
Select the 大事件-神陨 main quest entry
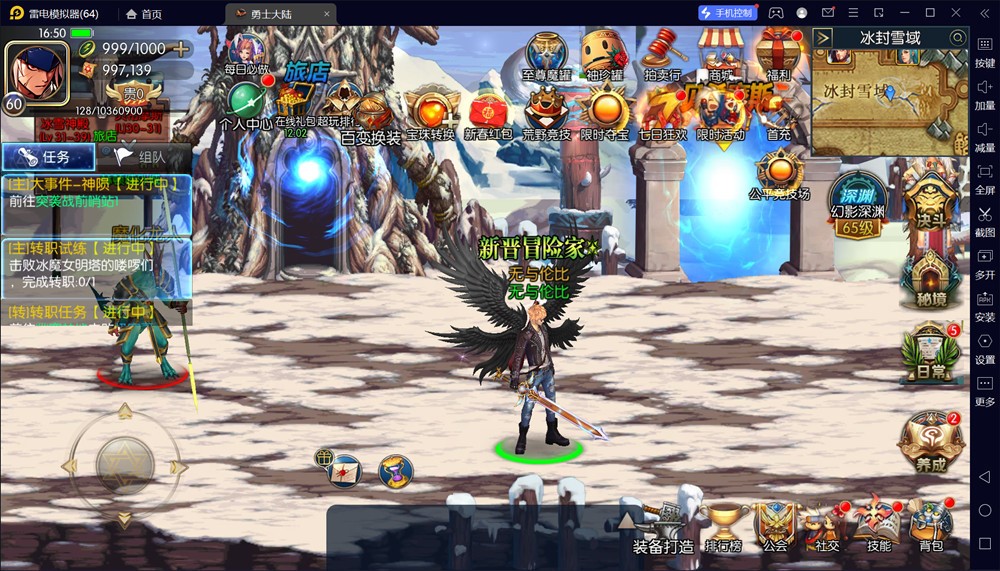tap(96, 192)
